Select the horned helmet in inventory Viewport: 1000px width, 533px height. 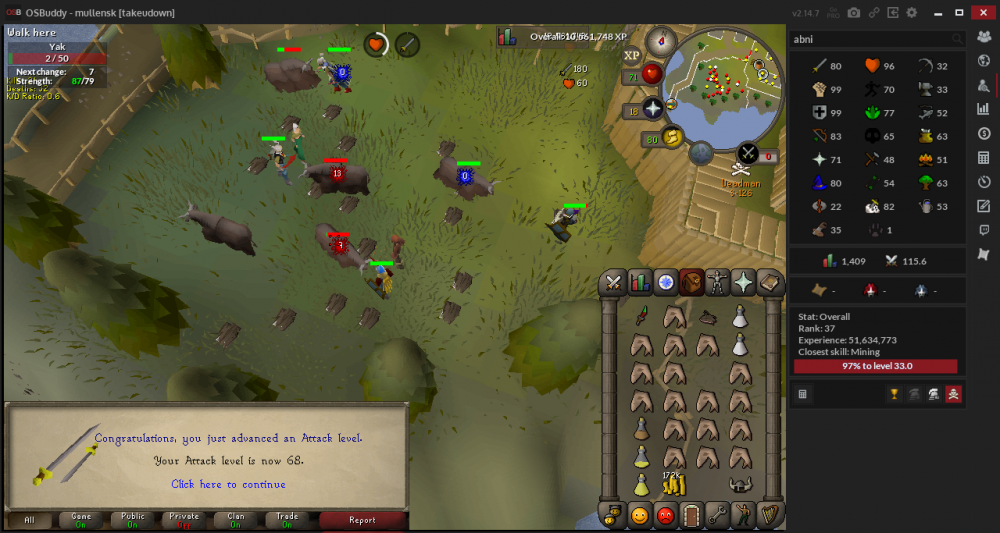(740, 486)
